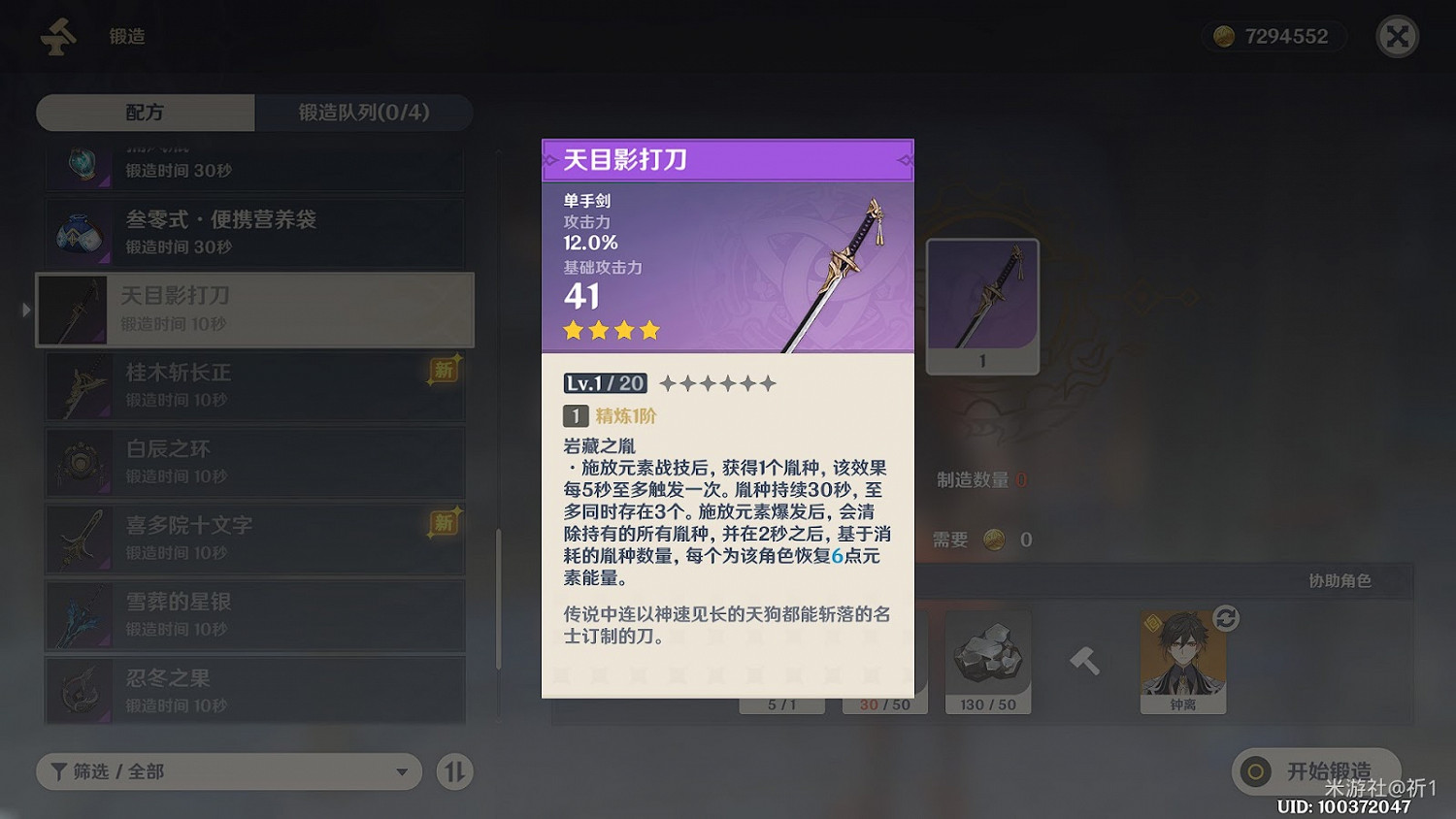Select the 叁零式·便携营养袋 gadget icon
1456x819 pixels.
pos(80,233)
